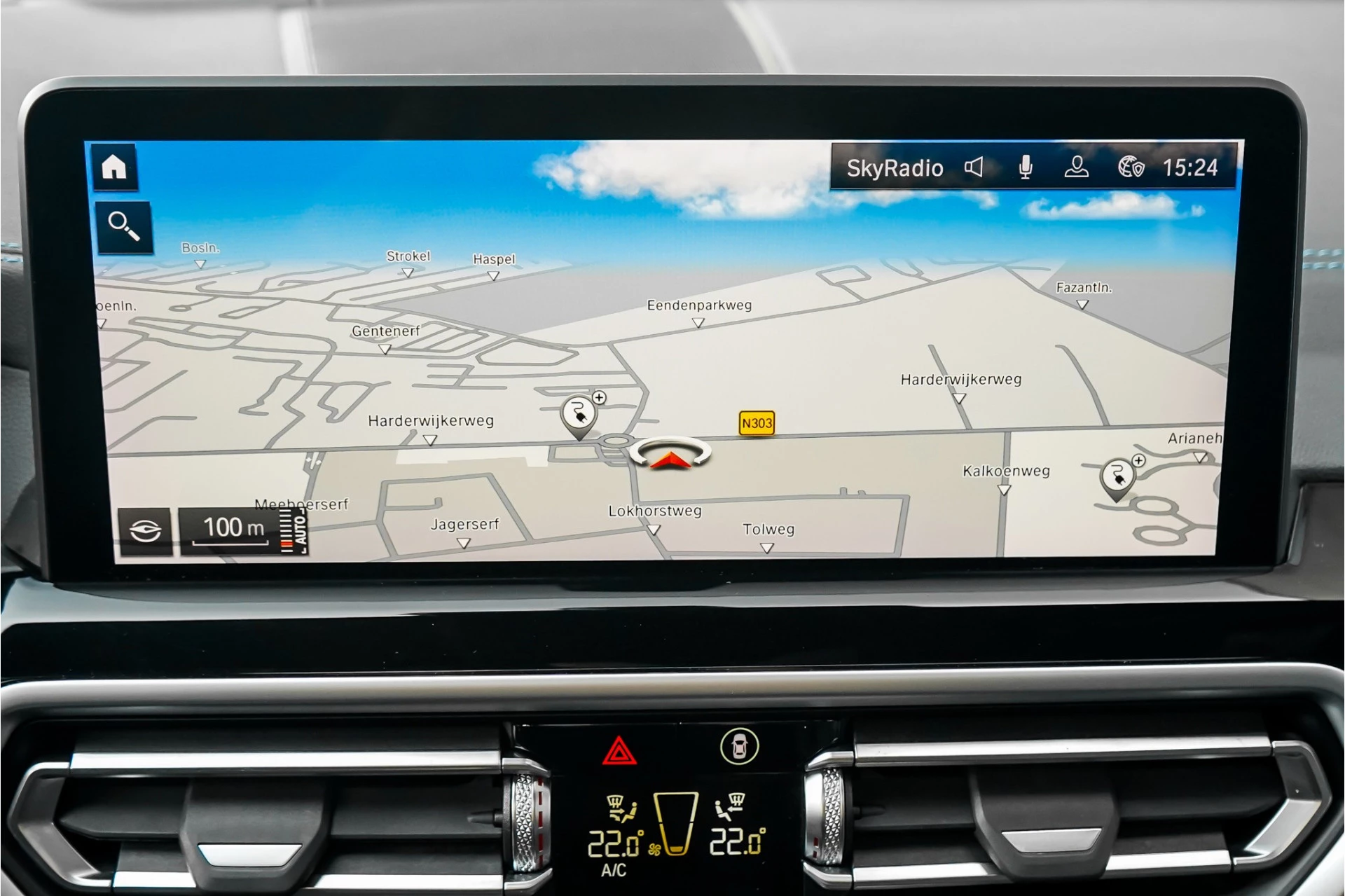Open the driver profile icon
Image resolution: width=1345 pixels, height=896 pixels.
pyautogui.click(x=1077, y=167)
